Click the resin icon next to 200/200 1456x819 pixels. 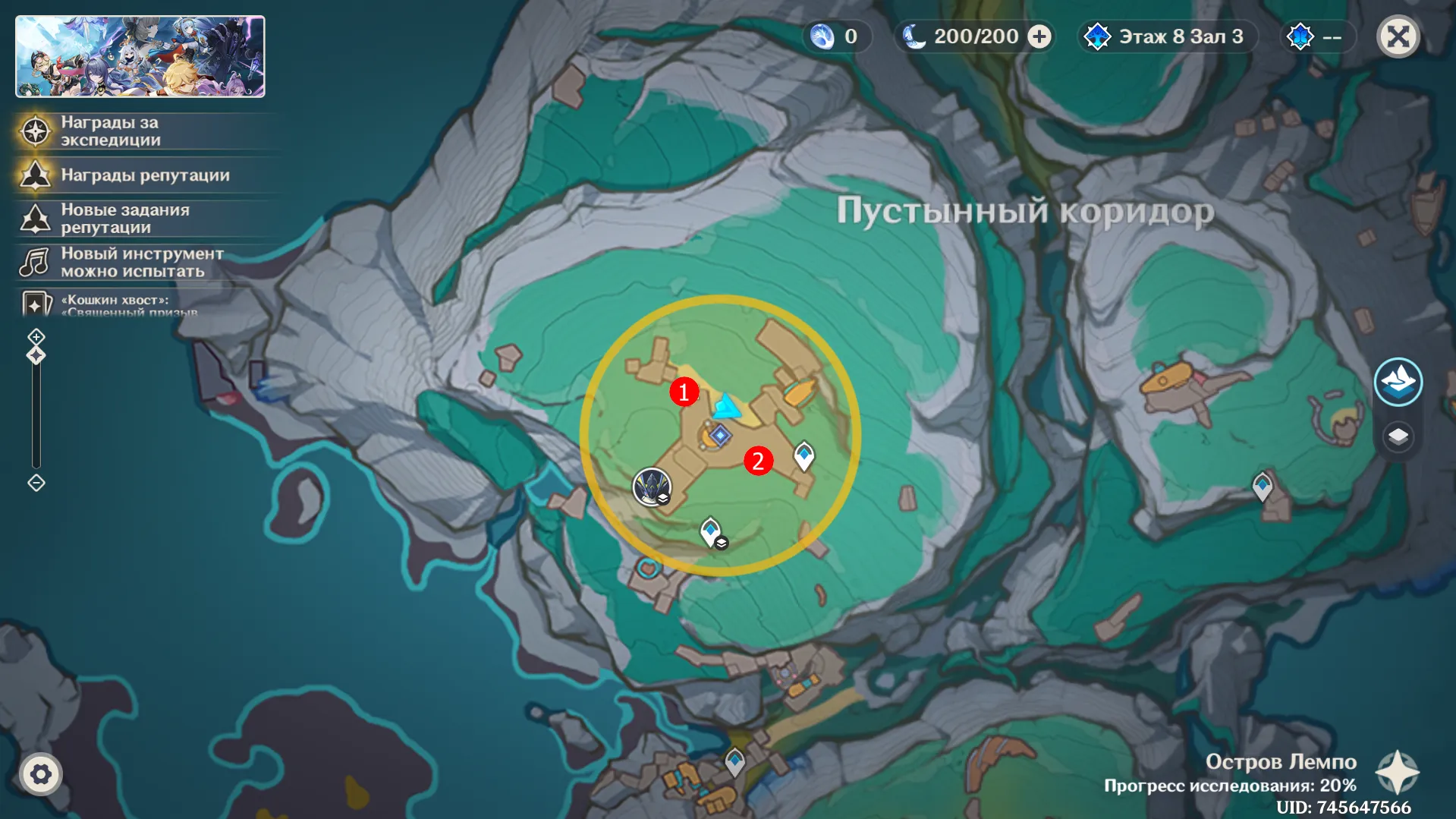click(914, 36)
